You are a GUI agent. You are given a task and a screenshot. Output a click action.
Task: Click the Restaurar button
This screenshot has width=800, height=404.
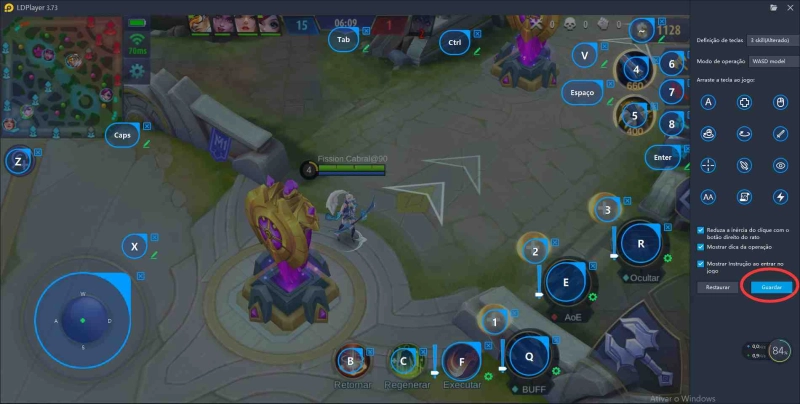coord(717,287)
